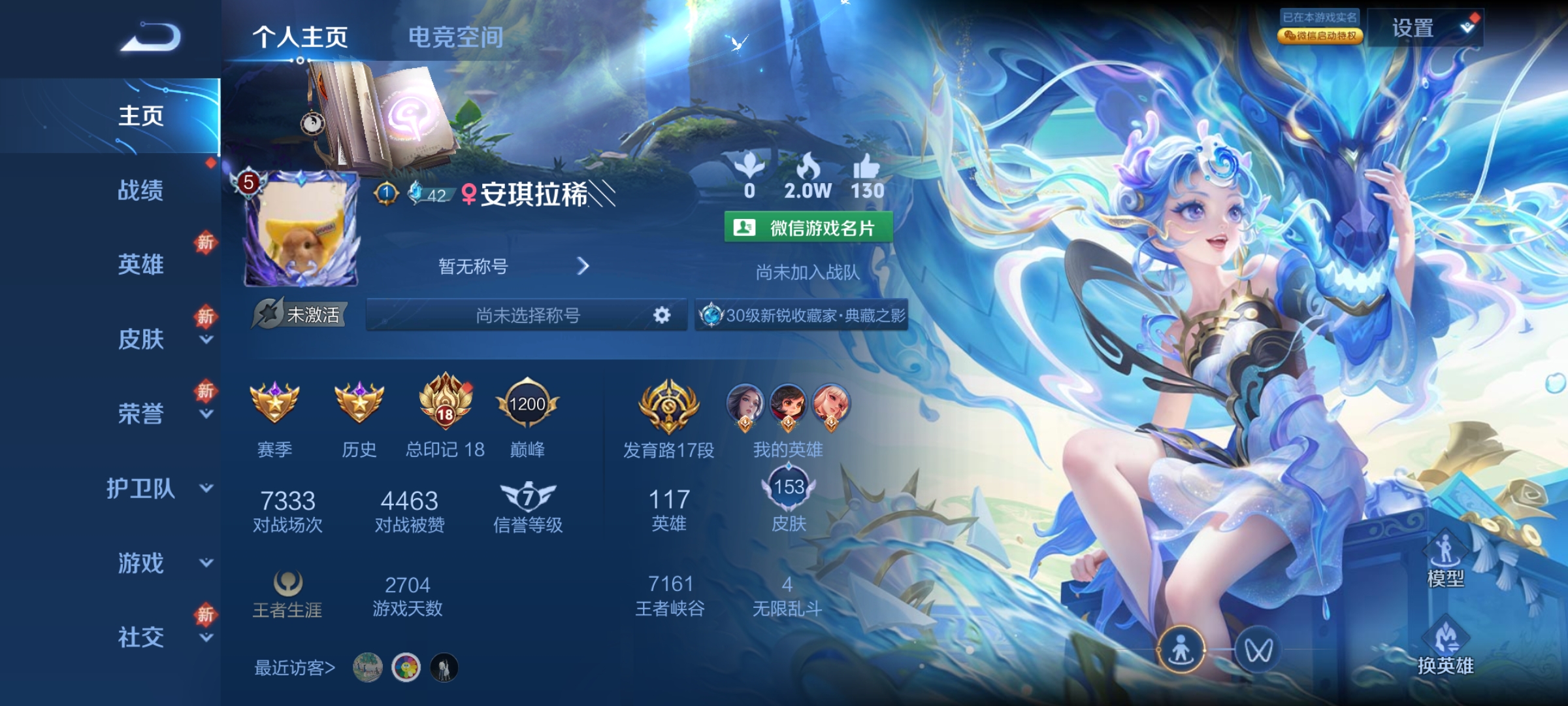Open the 暂无称号 title selector arrow

585,266
